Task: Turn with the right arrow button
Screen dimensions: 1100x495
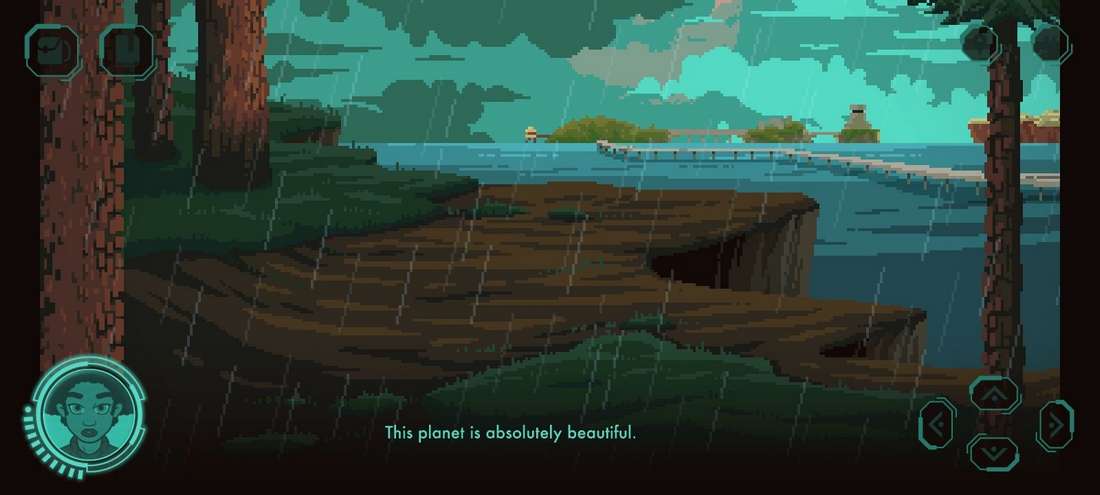Action: coord(1055,425)
